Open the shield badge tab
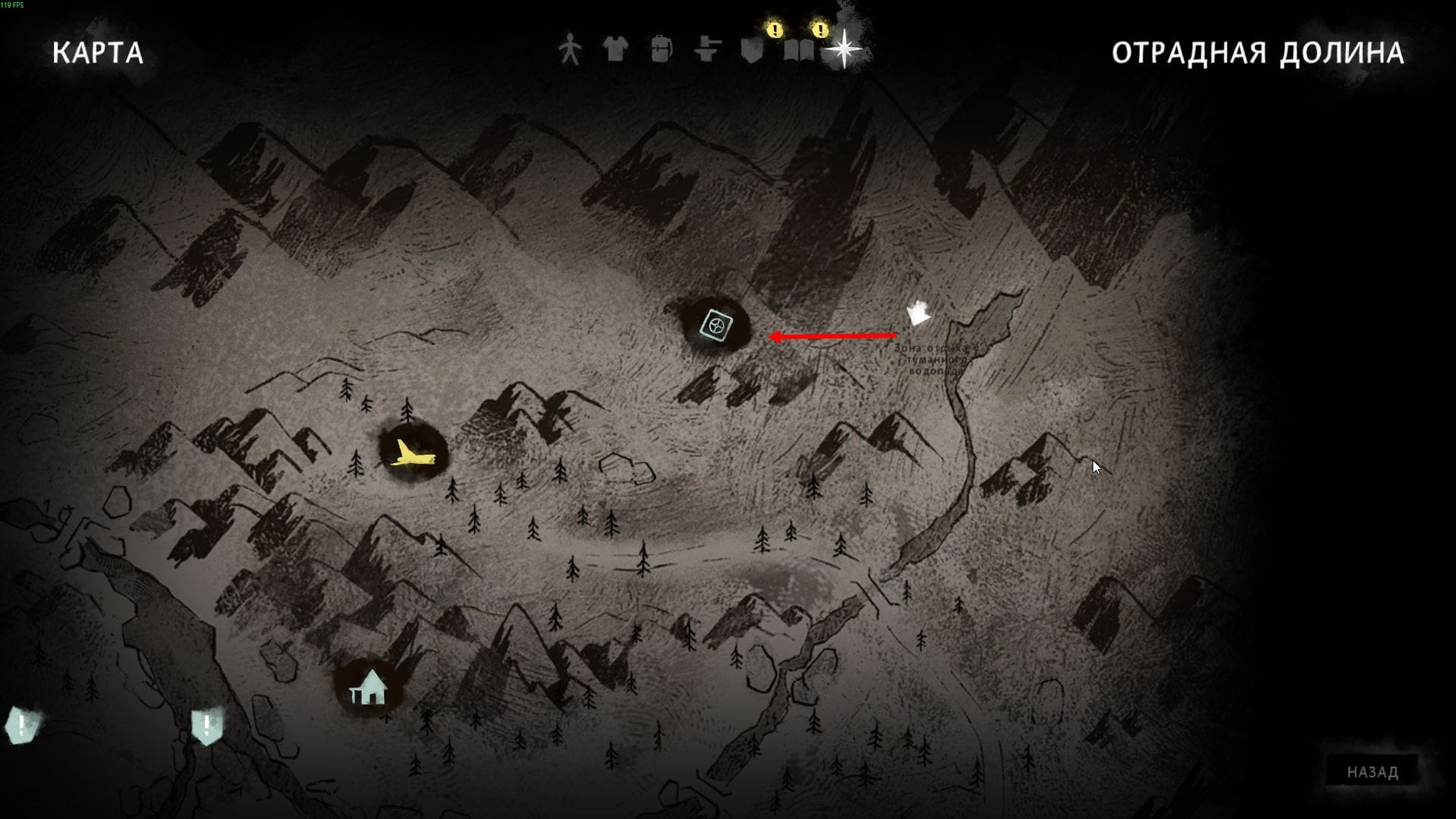1456x819 pixels. coord(752,50)
